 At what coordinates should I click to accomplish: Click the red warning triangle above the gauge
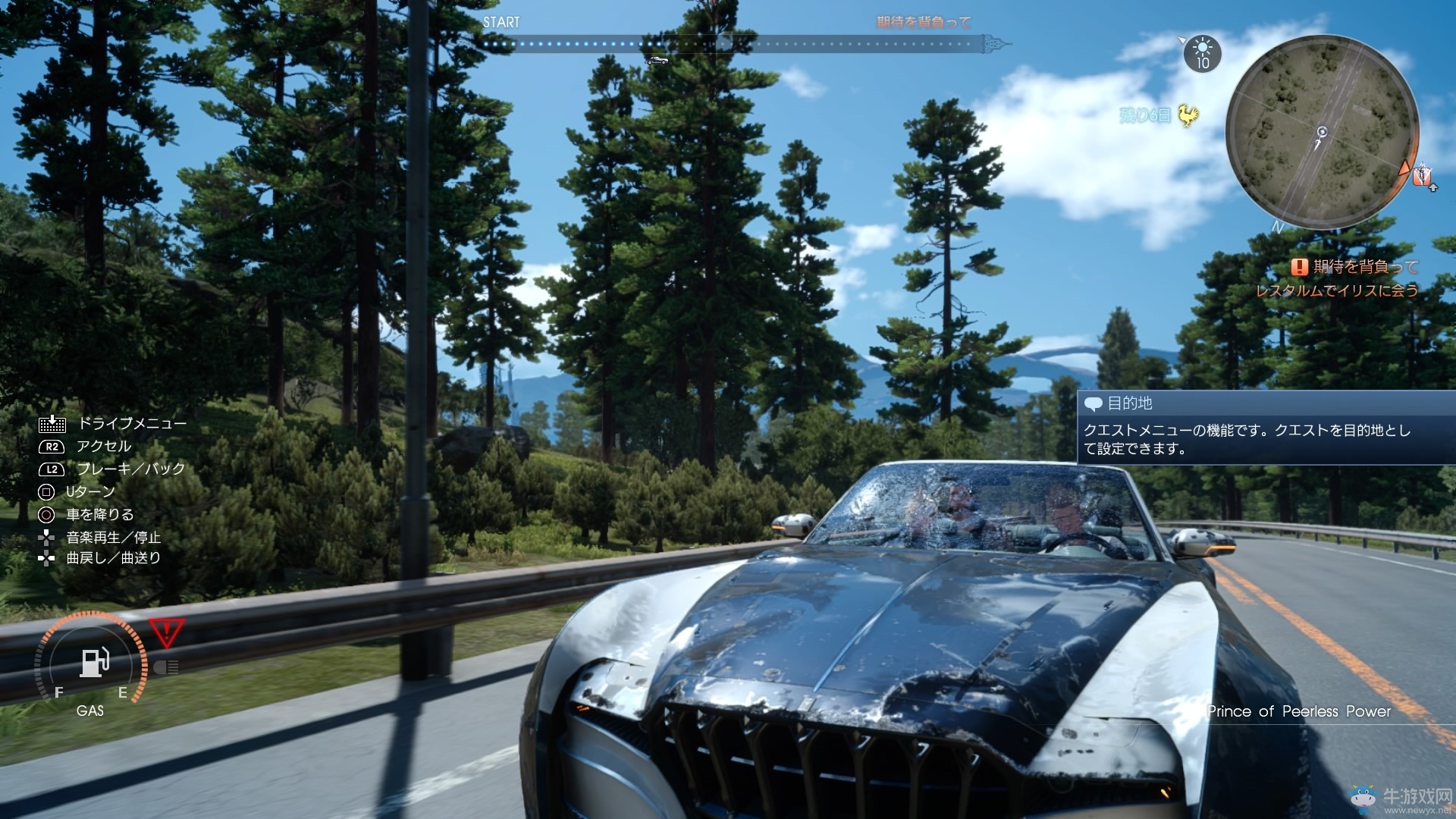click(167, 629)
